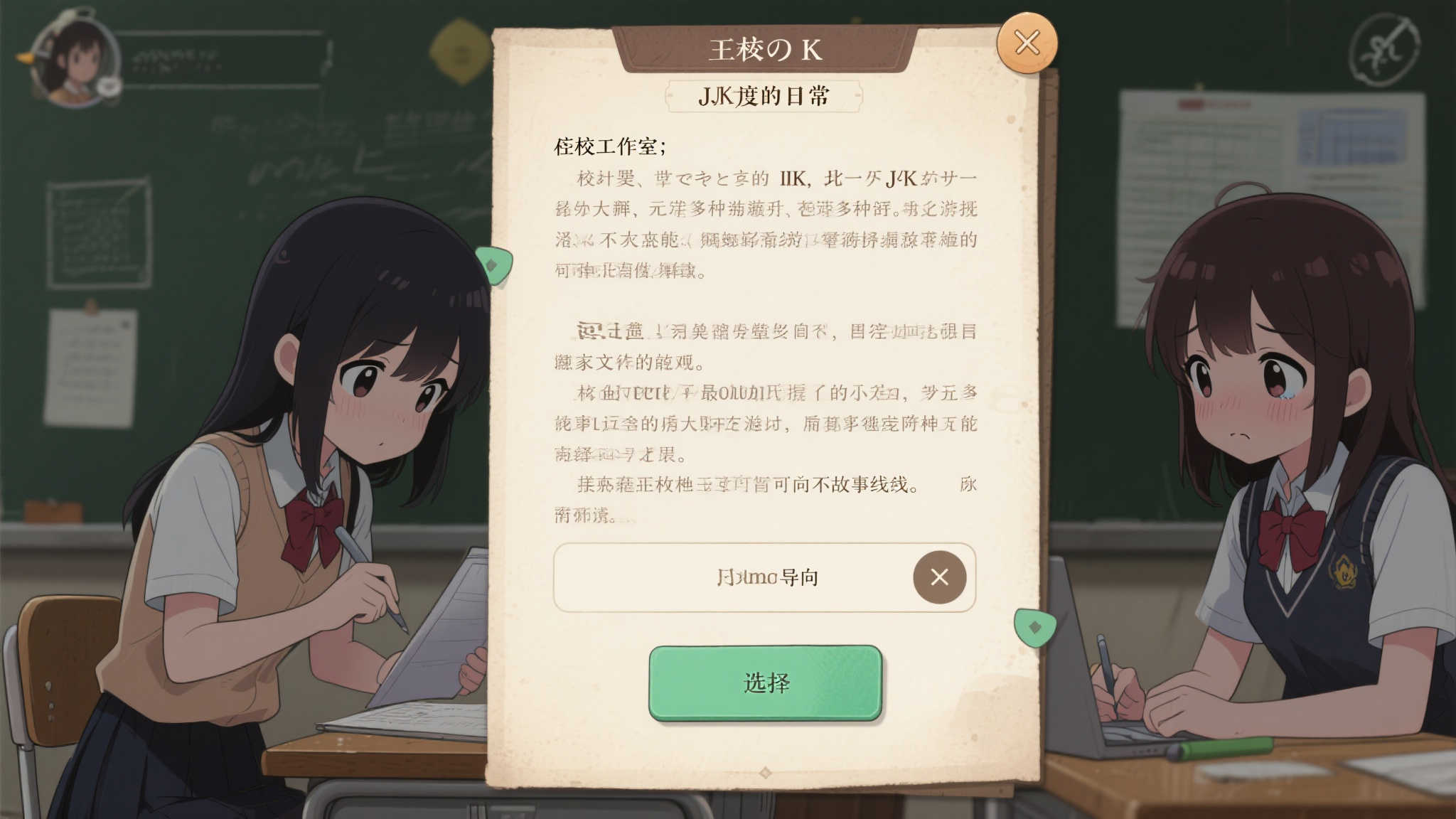Select the JK度的日常 banner tab
Screen dimensions: 1456x819
(x=764, y=95)
